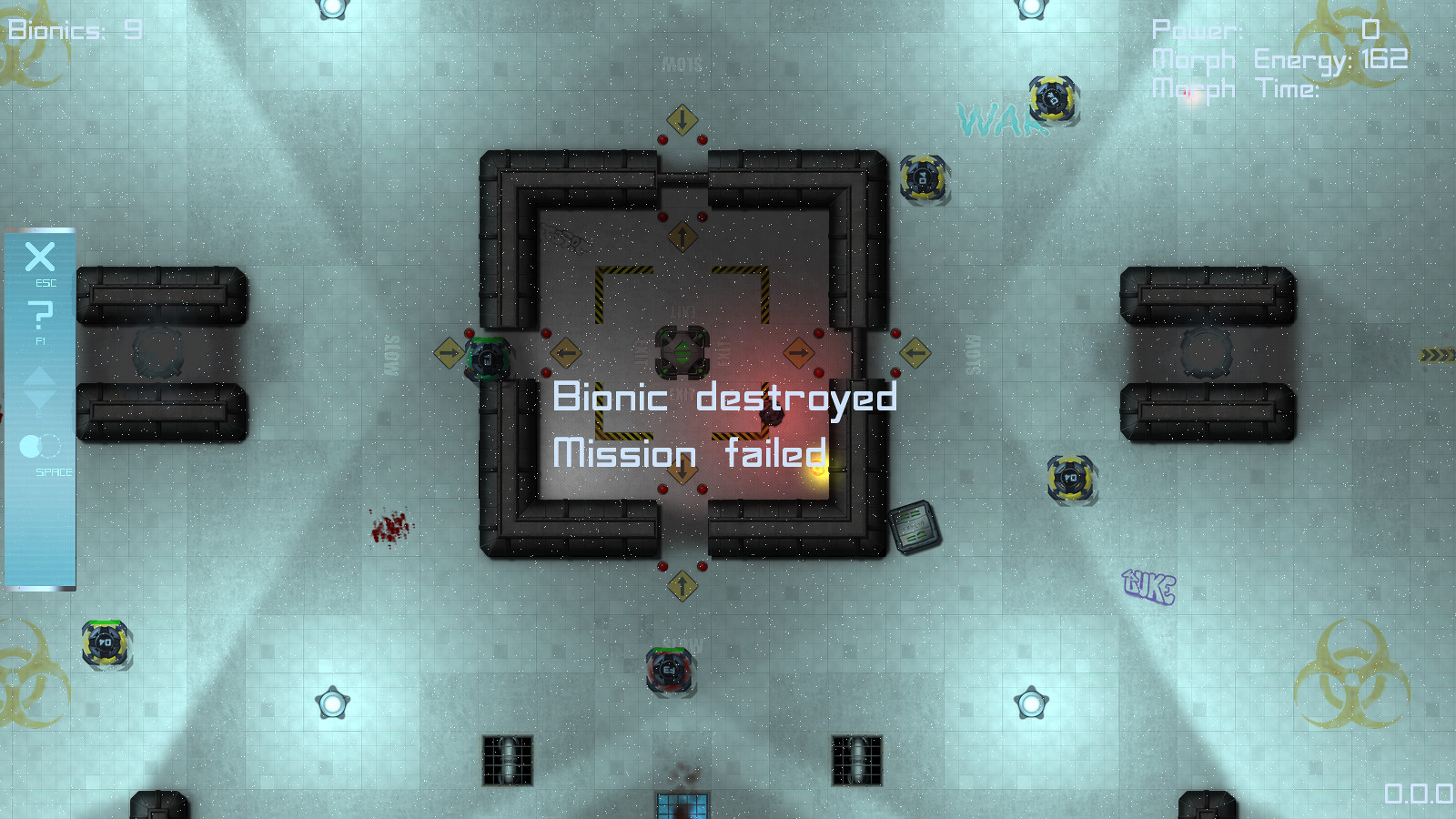Click the data terminal beside the arena's right wall
The height and width of the screenshot is (819, 1456).
[x=913, y=526]
